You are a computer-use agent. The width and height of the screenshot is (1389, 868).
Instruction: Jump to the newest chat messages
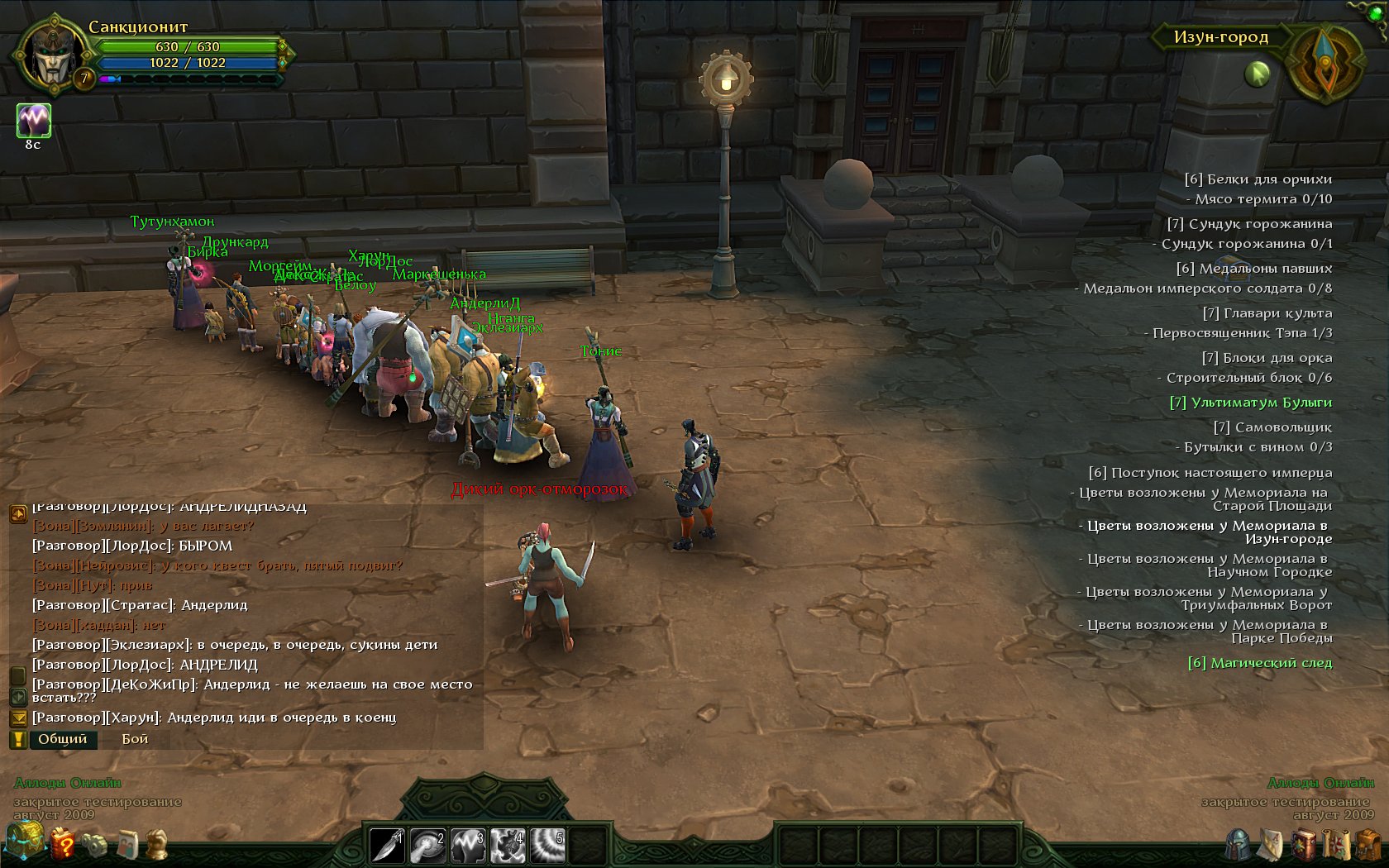[17, 718]
